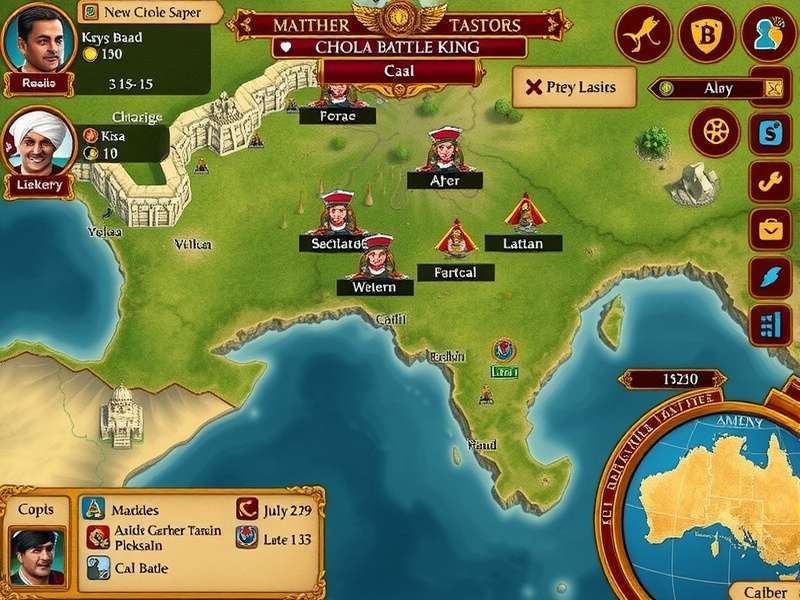800x600 pixels.
Task: Activate the ship wheel round icon
Action: tap(716, 132)
